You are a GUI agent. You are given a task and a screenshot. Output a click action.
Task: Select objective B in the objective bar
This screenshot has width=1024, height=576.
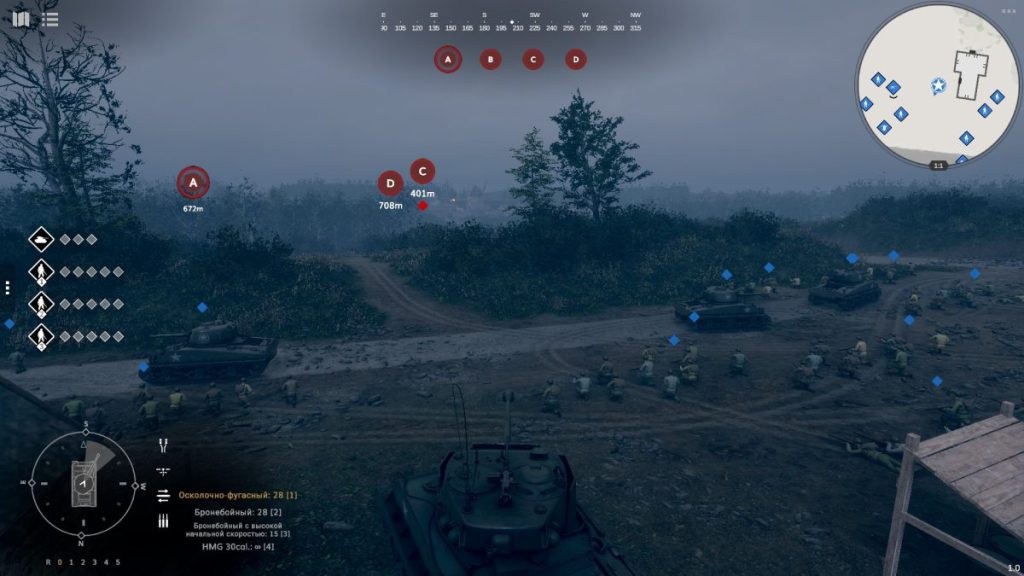pos(490,59)
